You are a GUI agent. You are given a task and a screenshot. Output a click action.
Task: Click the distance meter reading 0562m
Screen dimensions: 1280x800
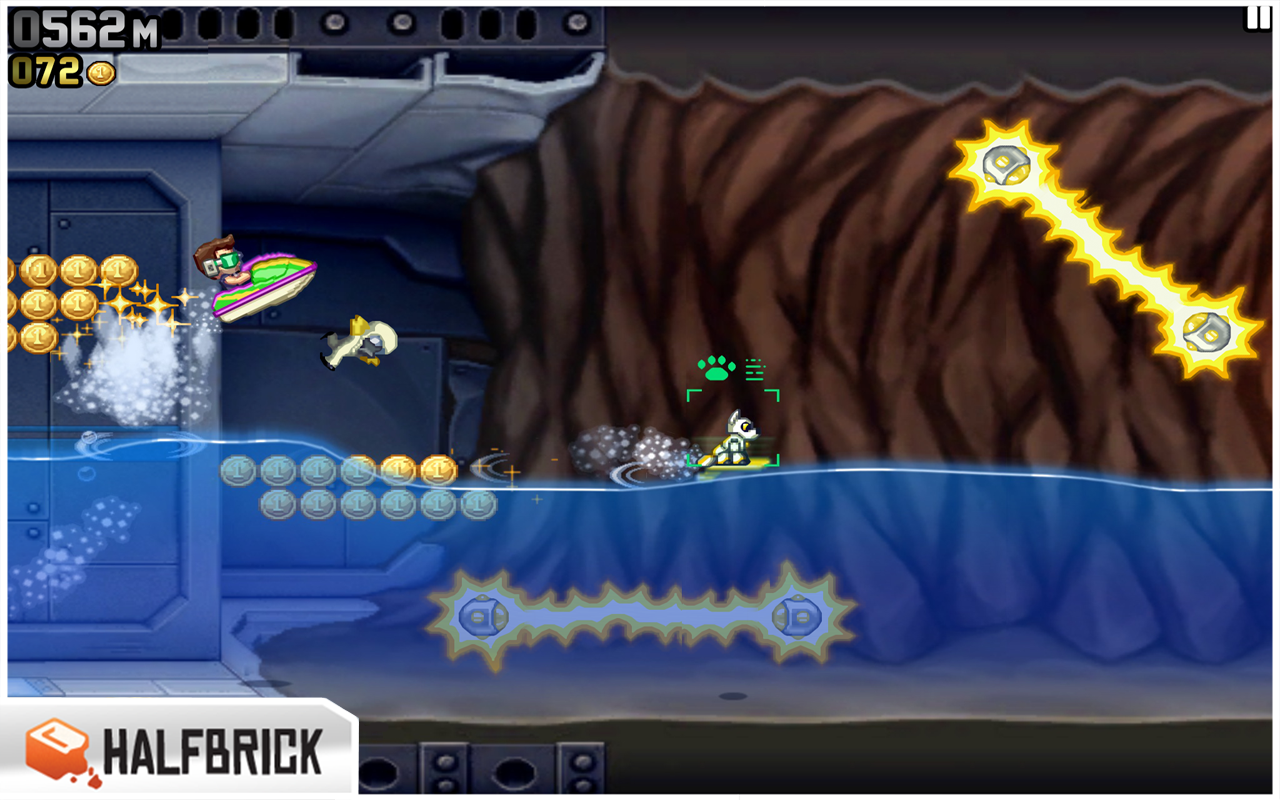[x=78, y=25]
